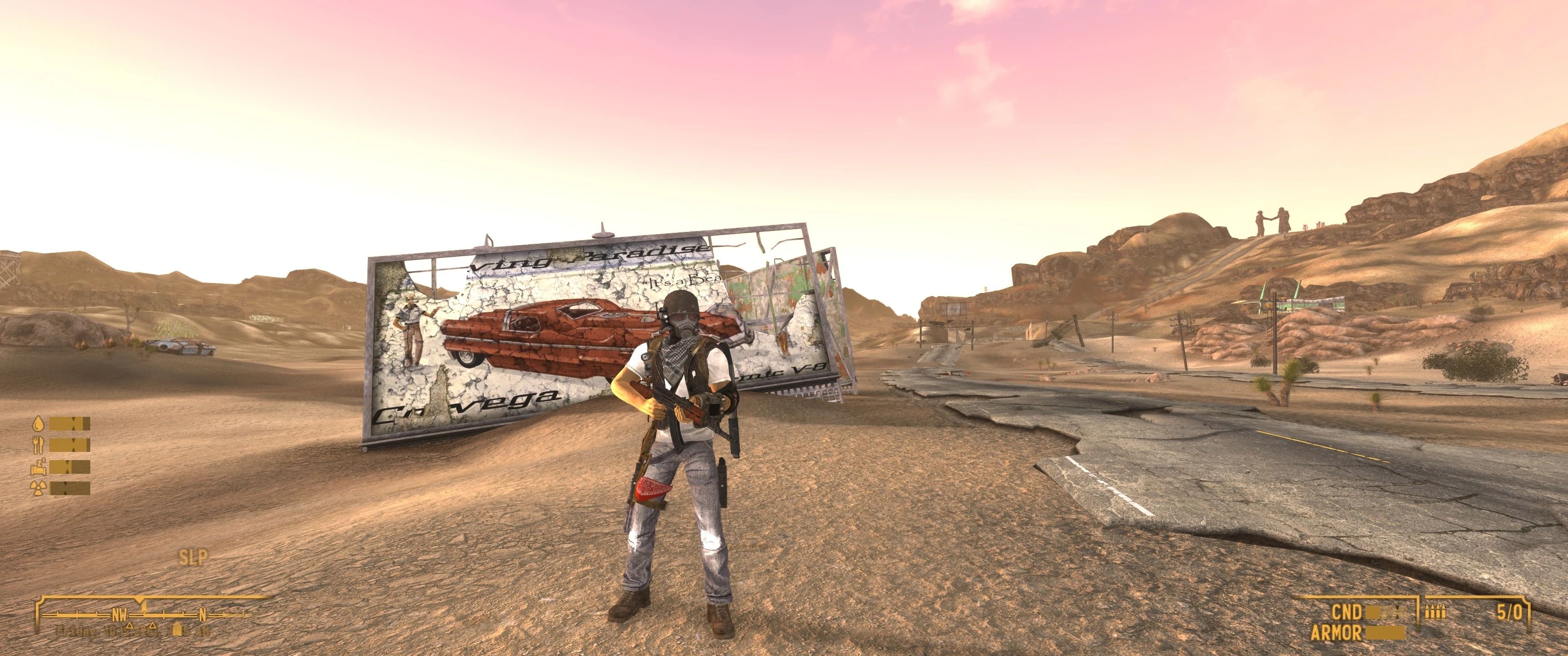Select the fork and knife hunger icon
Image resolution: width=1568 pixels, height=656 pixels.
[38, 446]
